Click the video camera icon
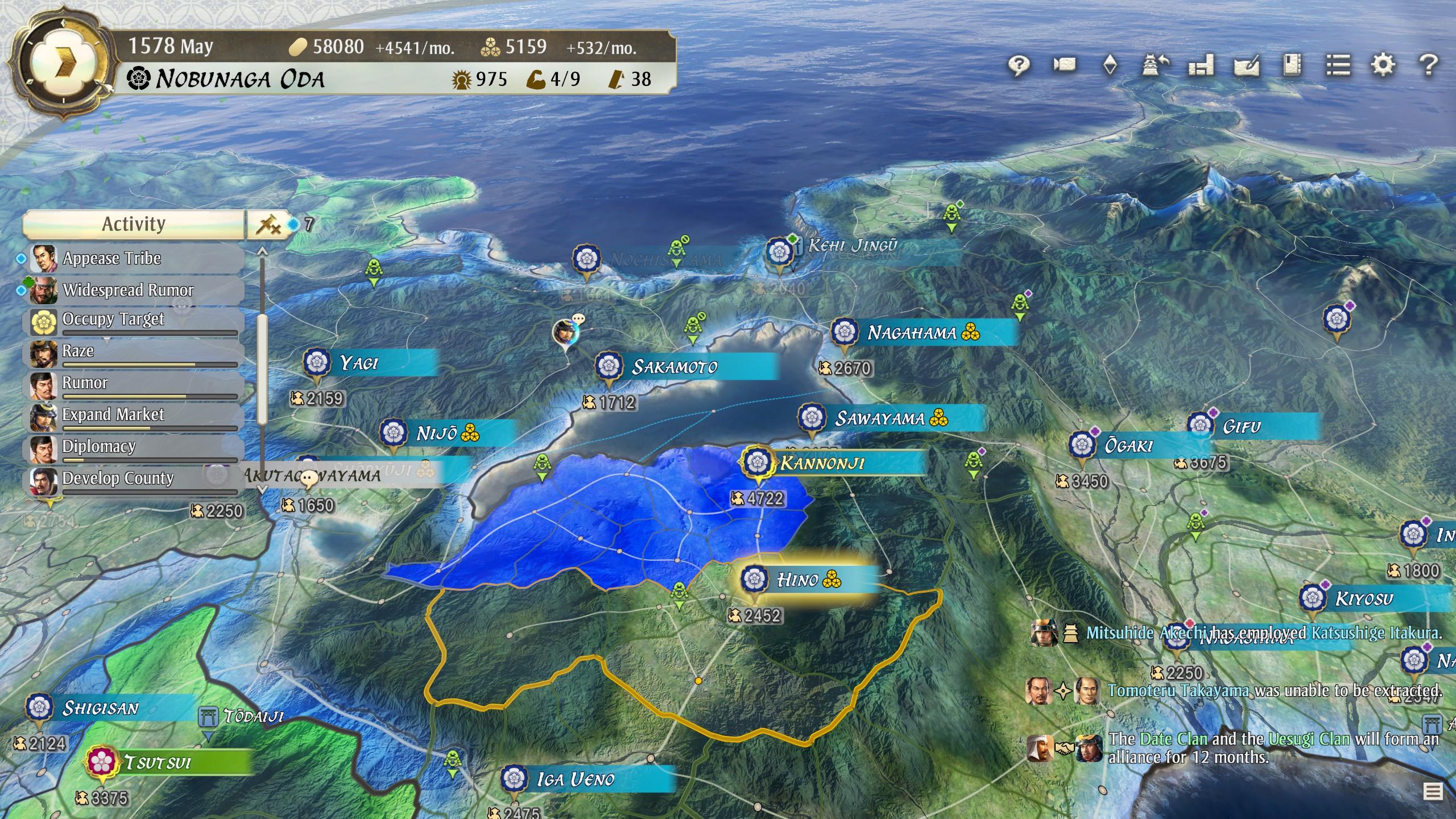This screenshot has width=1456, height=819. coord(1064,65)
